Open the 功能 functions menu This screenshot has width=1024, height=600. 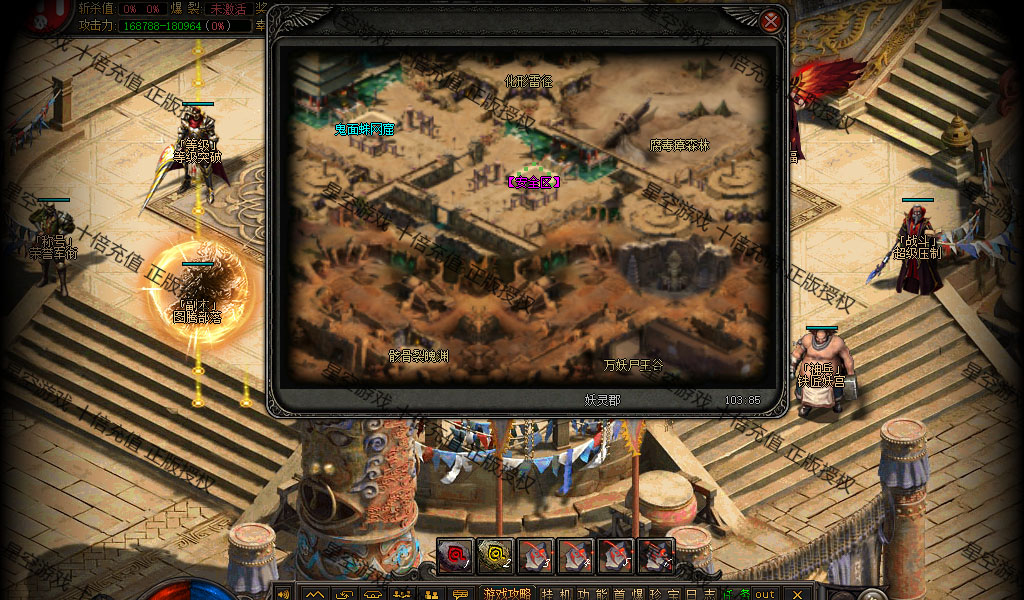(595, 594)
